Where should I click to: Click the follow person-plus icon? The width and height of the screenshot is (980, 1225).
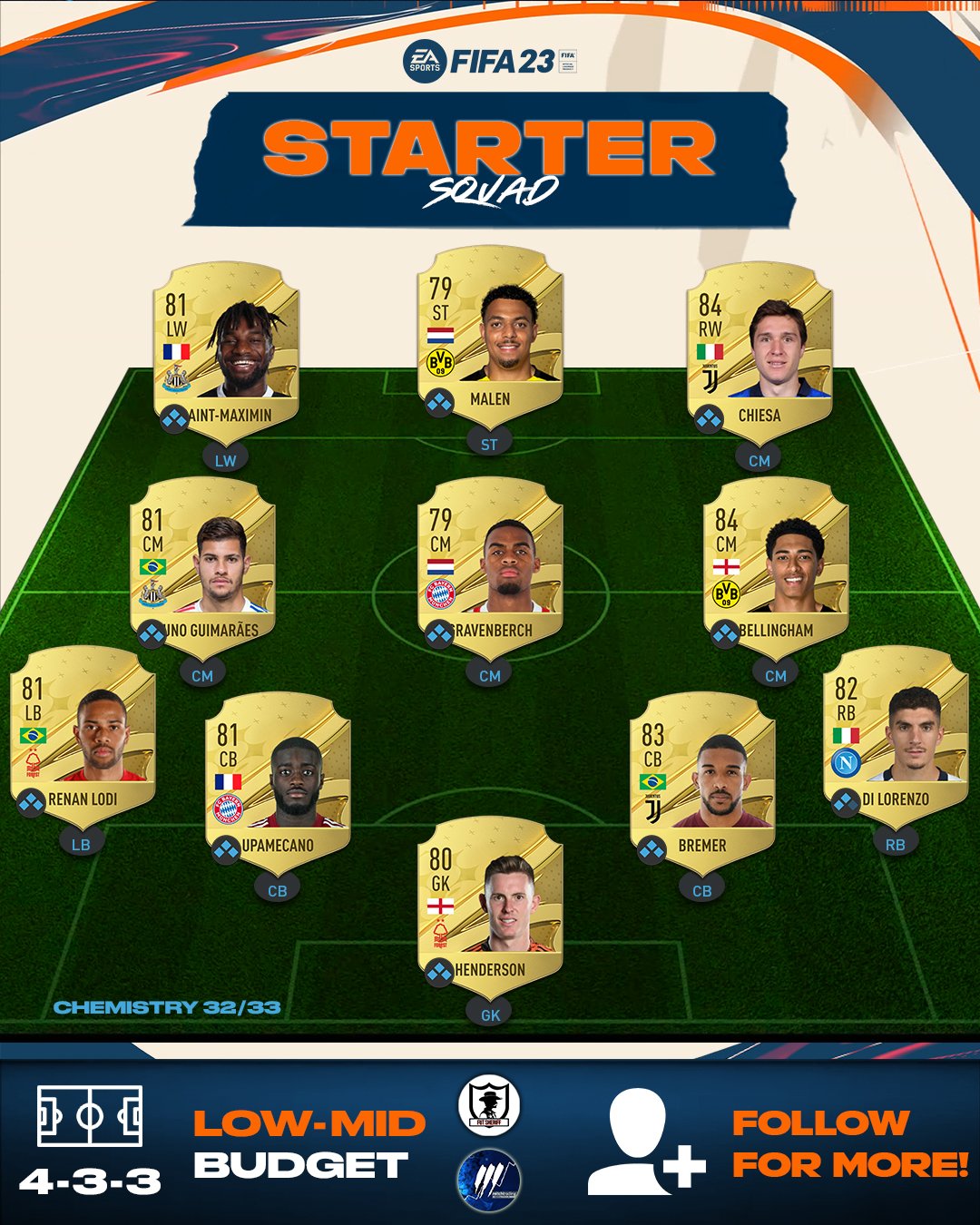click(x=646, y=1142)
